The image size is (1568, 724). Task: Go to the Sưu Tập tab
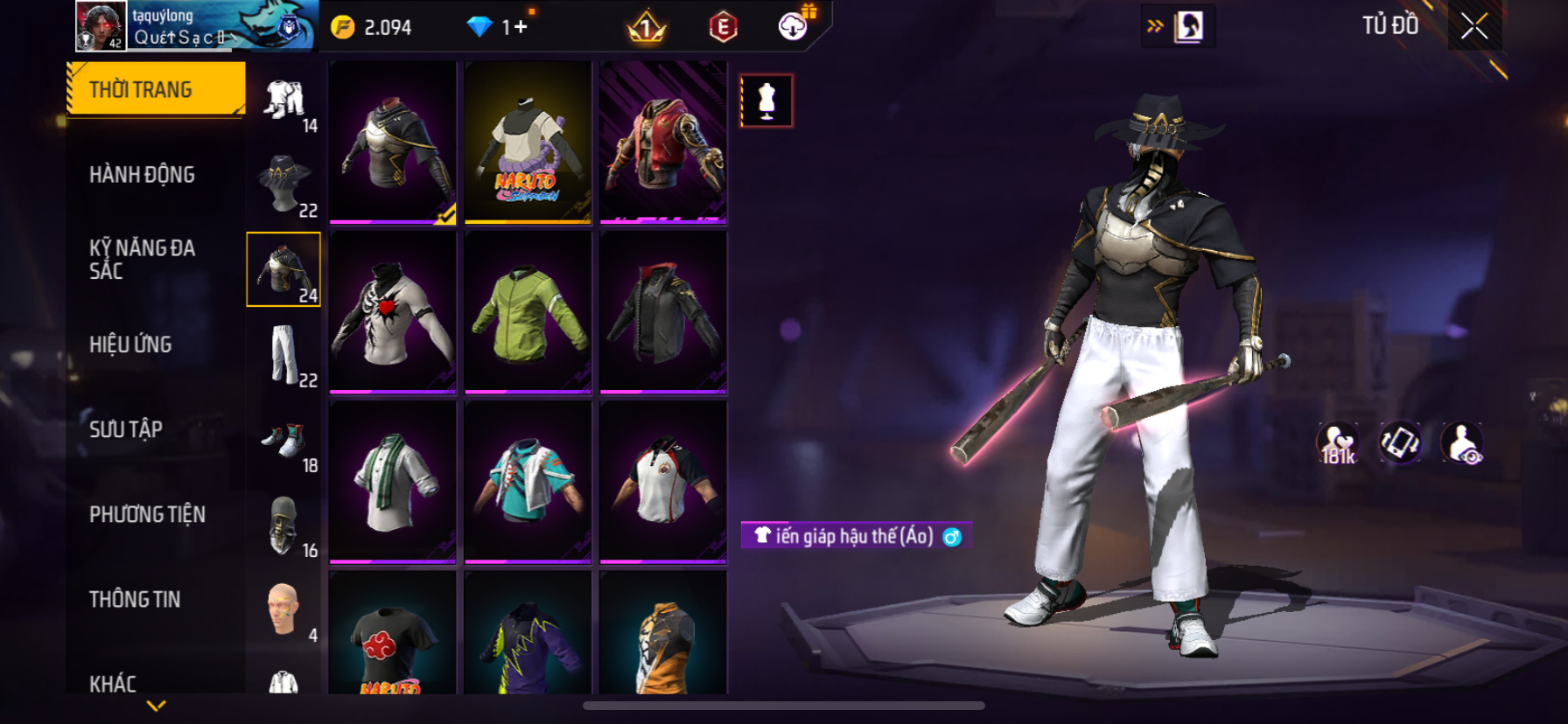coord(126,429)
